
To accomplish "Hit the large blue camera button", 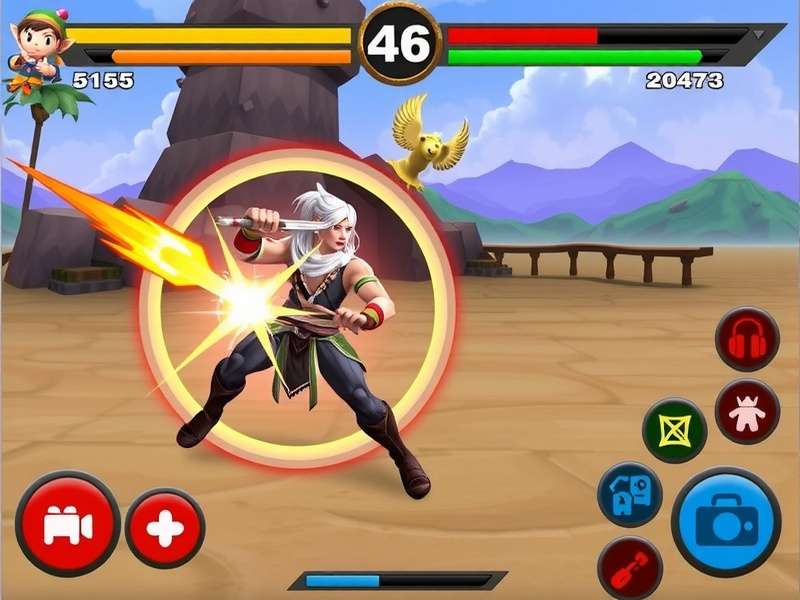I will [726, 521].
